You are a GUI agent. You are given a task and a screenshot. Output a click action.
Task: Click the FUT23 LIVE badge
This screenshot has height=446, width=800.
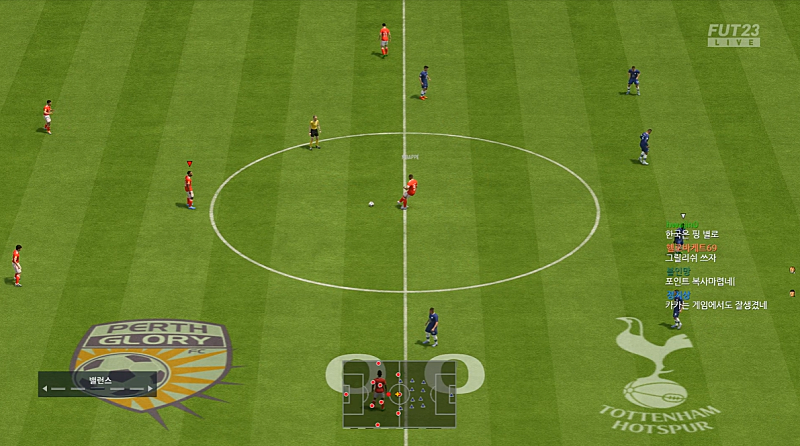(x=733, y=35)
